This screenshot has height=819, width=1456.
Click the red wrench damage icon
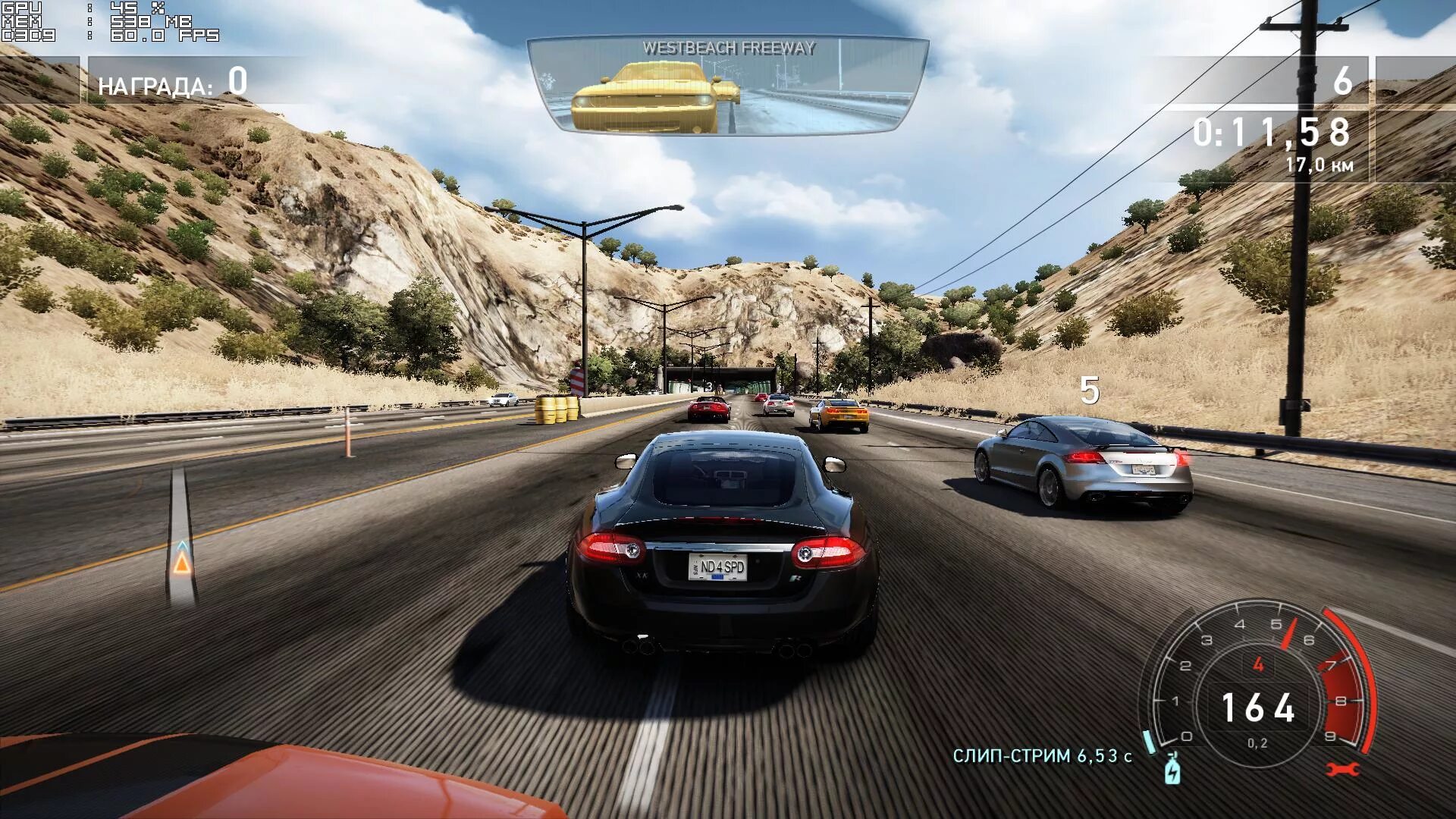[1343, 770]
